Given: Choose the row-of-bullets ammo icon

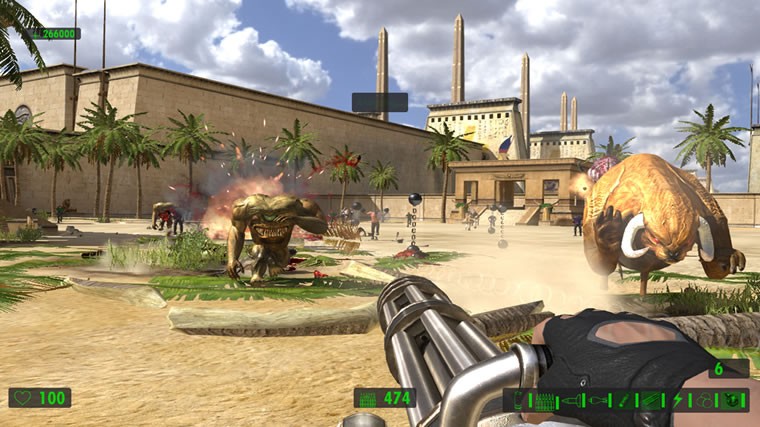Looking at the screenshot, I should (x=543, y=401).
